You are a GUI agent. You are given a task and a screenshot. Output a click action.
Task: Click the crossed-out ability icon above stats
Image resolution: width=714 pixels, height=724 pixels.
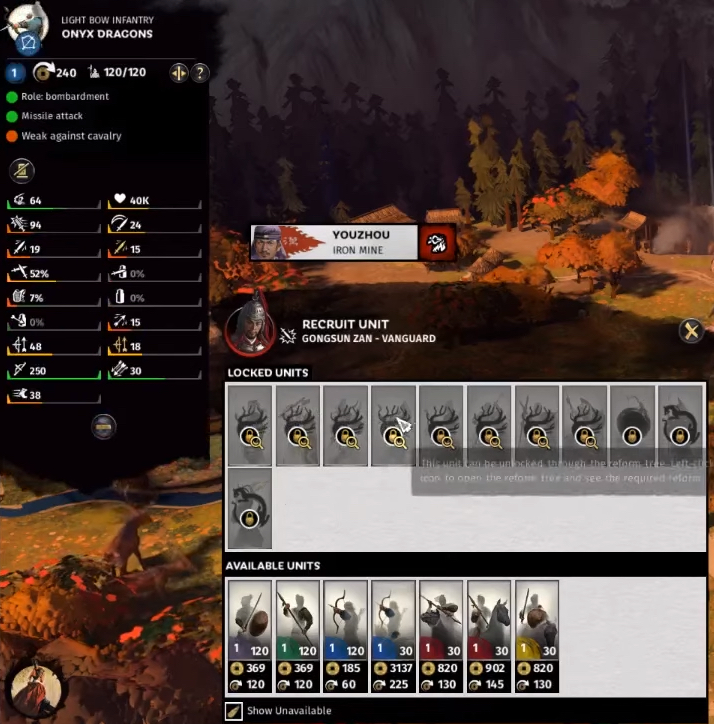pyautogui.click(x=22, y=170)
